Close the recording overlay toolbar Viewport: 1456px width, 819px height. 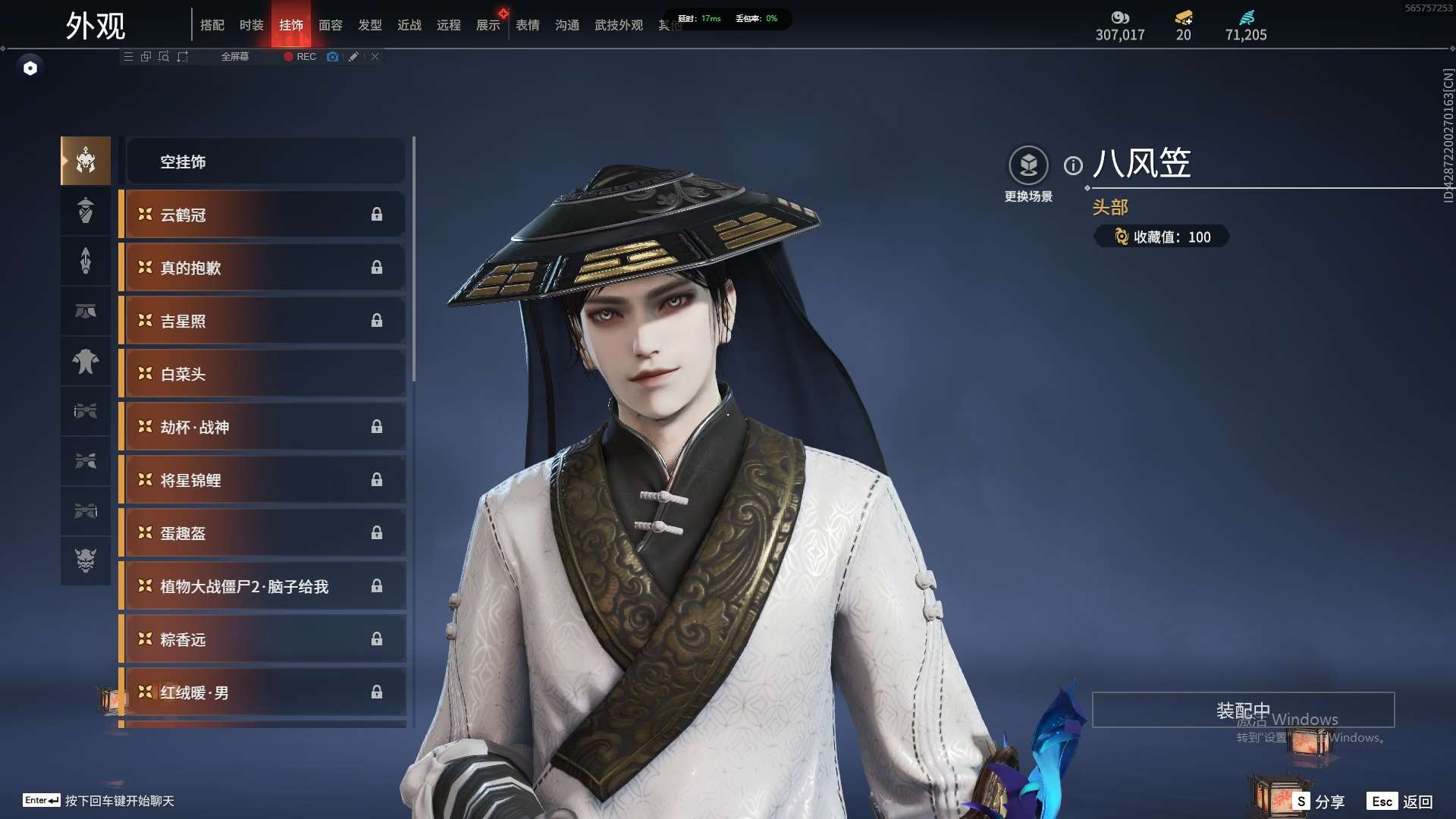pos(375,57)
